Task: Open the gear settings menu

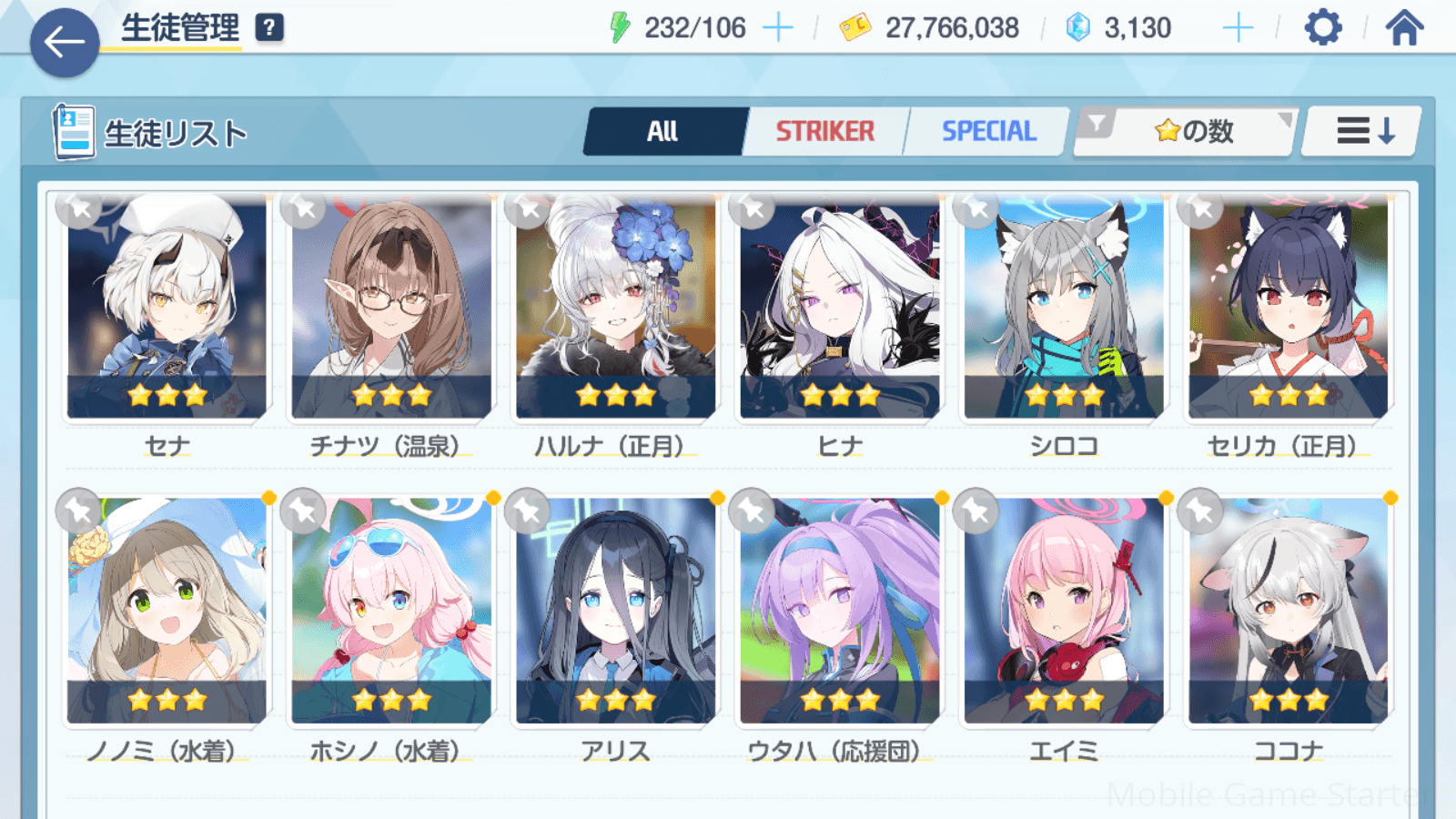Action: pyautogui.click(x=1322, y=28)
